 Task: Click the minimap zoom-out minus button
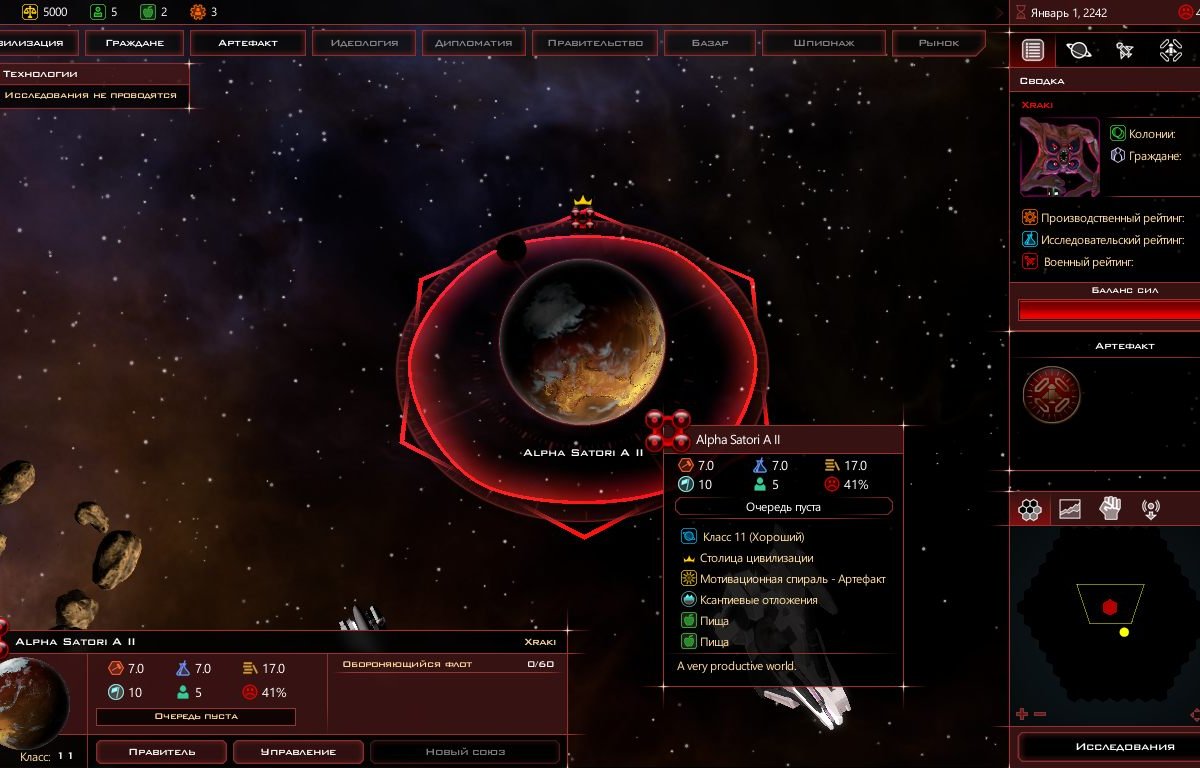[x=1040, y=714]
